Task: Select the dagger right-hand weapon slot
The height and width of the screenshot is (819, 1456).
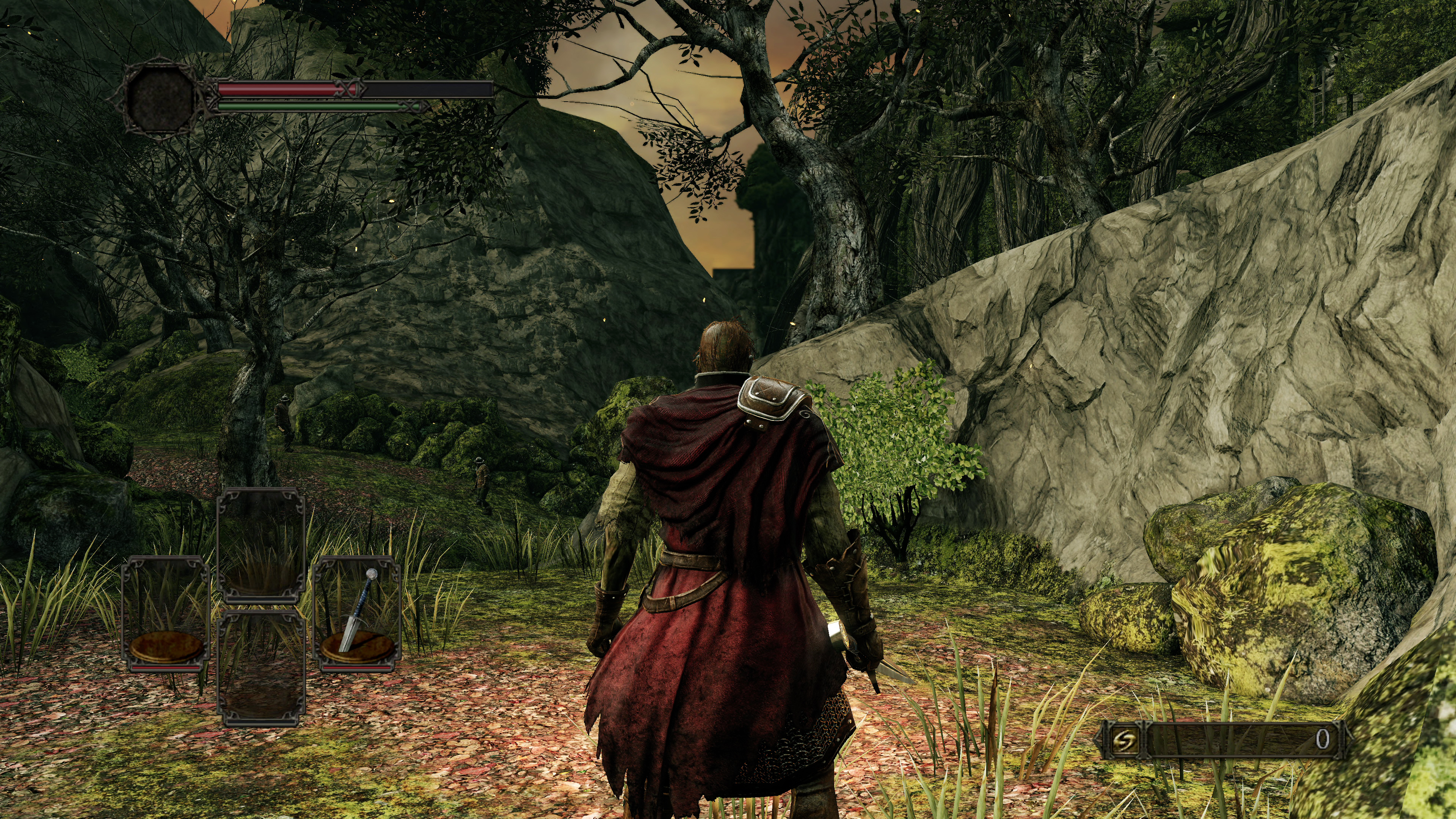Action: pos(357,614)
